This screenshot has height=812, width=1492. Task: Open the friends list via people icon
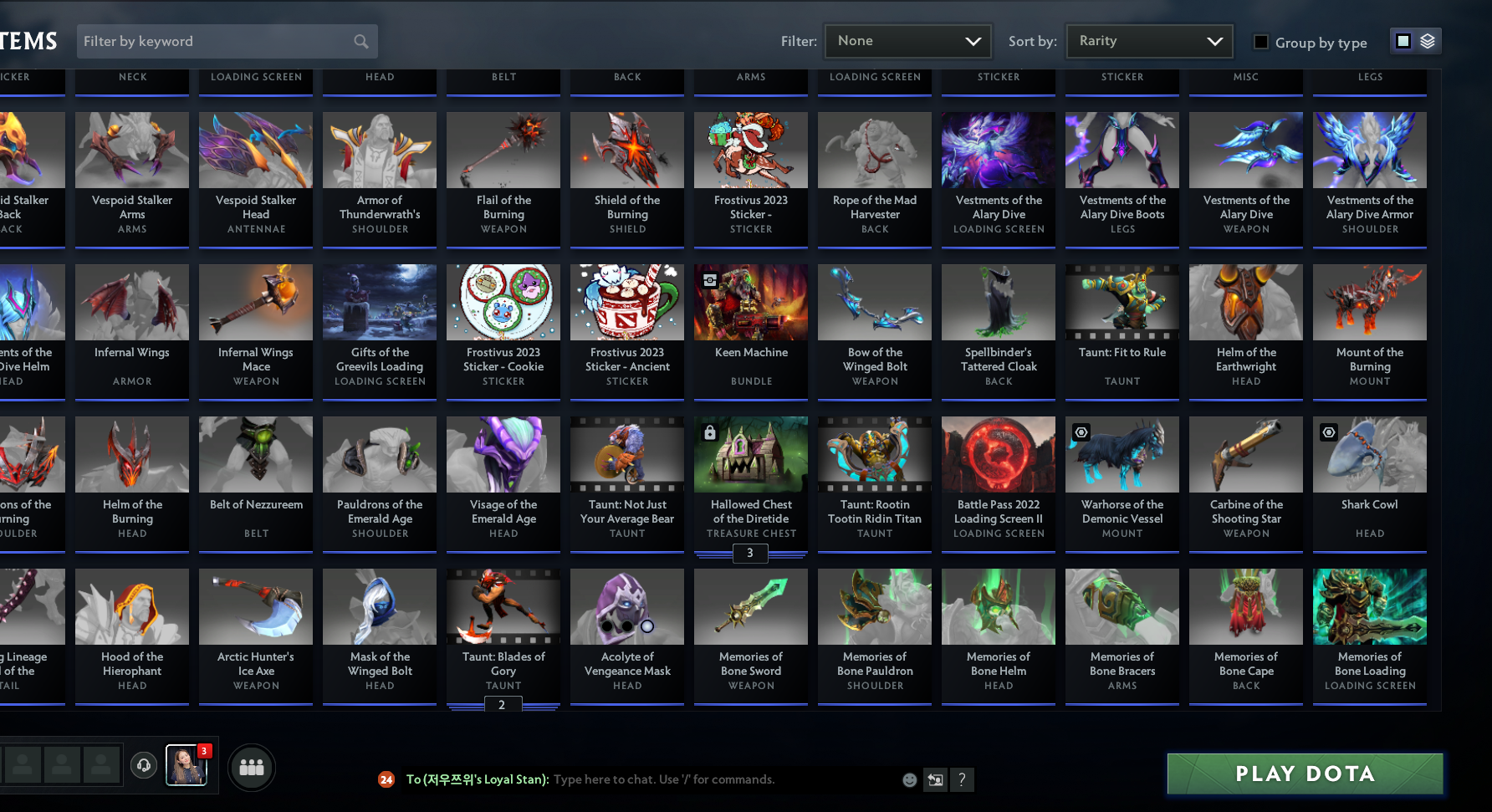[x=251, y=767]
